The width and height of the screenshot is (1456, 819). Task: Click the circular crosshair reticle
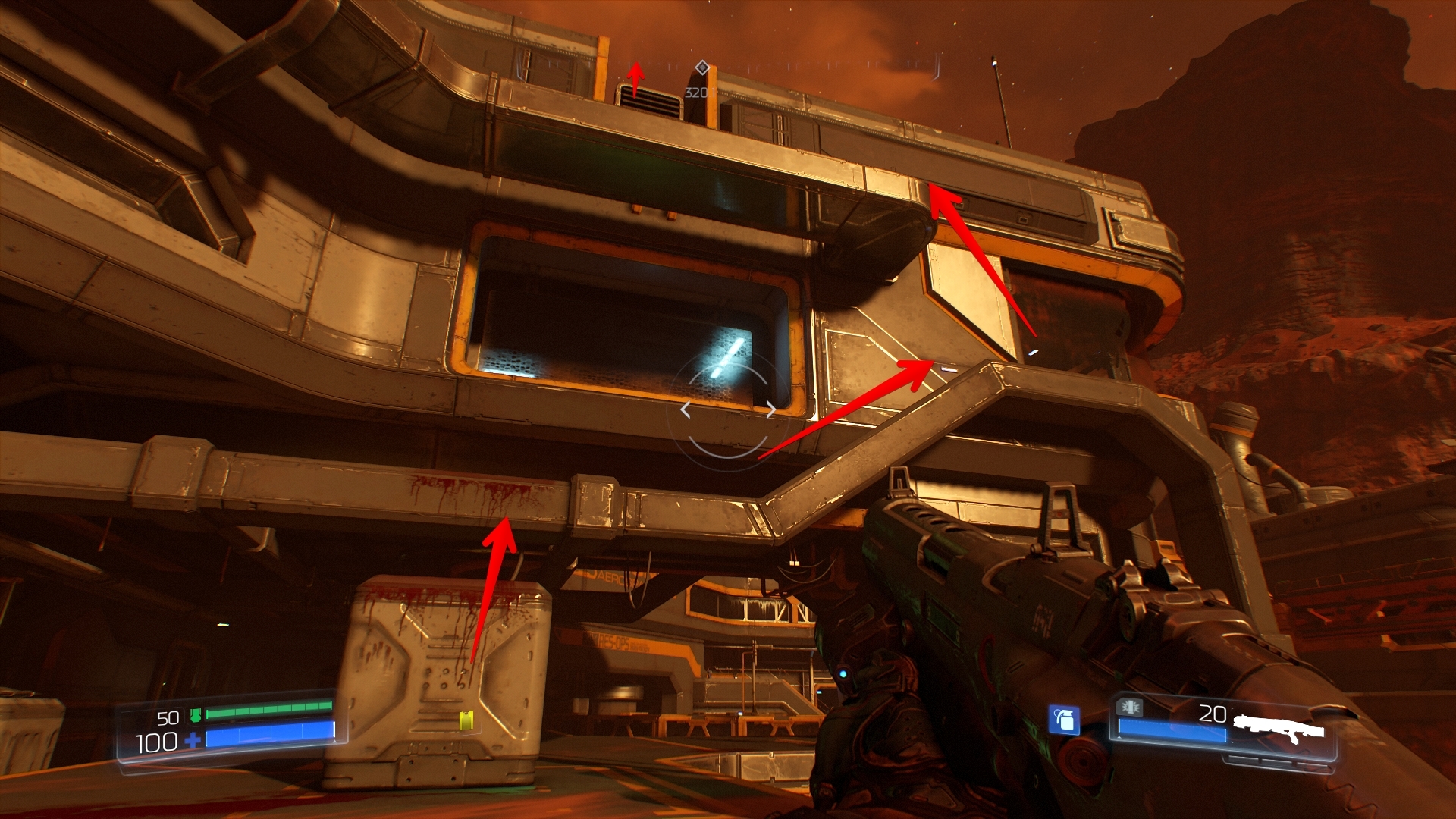coord(728,409)
